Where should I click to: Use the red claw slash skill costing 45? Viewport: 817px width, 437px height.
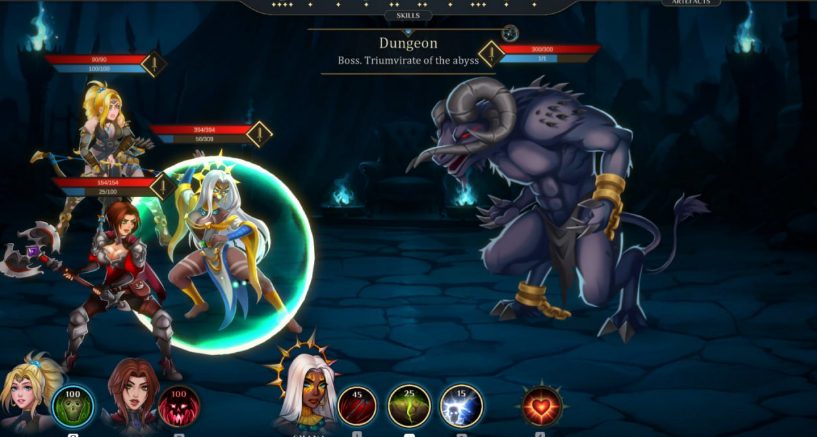click(x=357, y=406)
